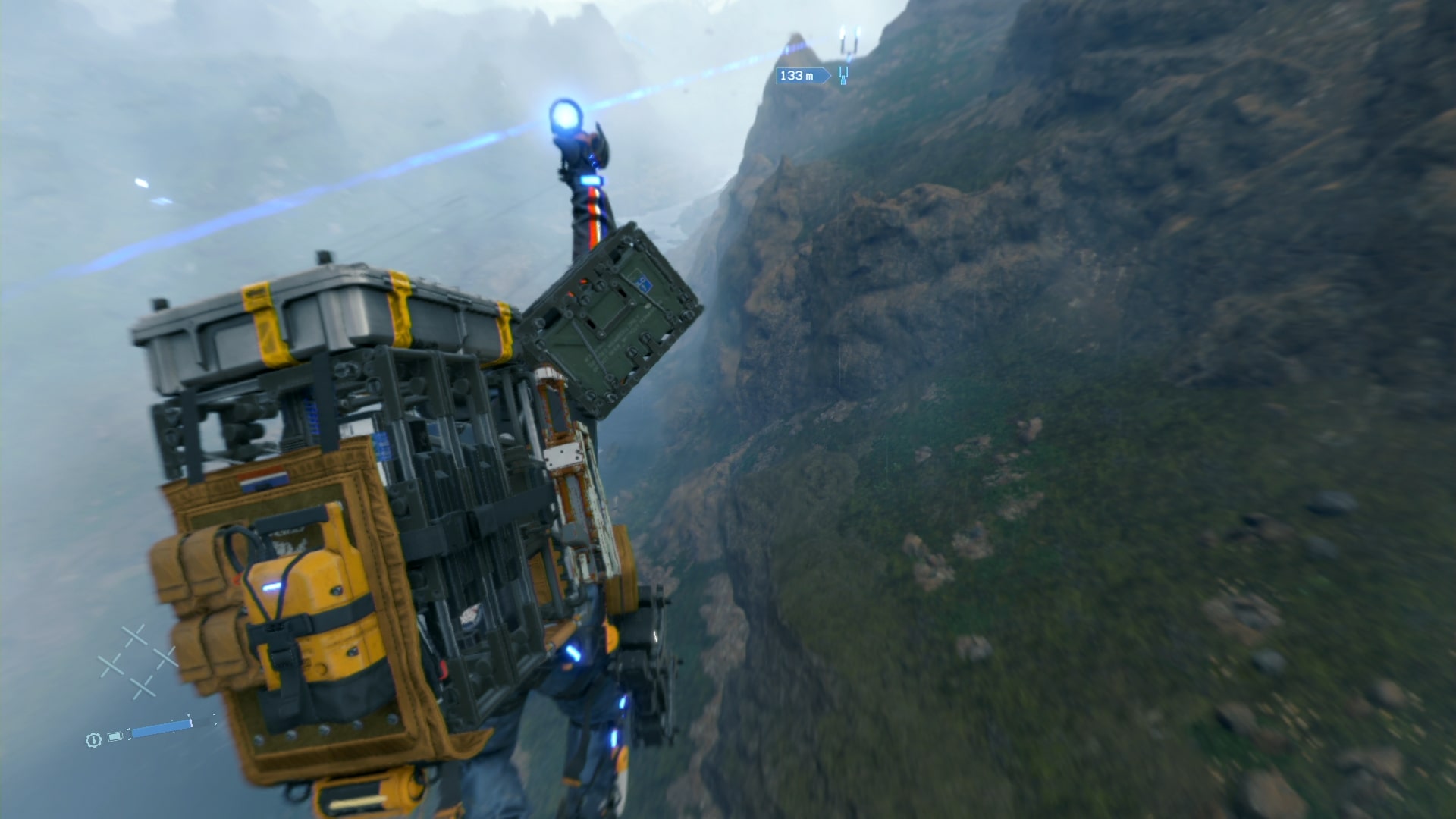1456x819 pixels.
Task: Click the round icon beside the battery gauge
Action: (x=93, y=740)
